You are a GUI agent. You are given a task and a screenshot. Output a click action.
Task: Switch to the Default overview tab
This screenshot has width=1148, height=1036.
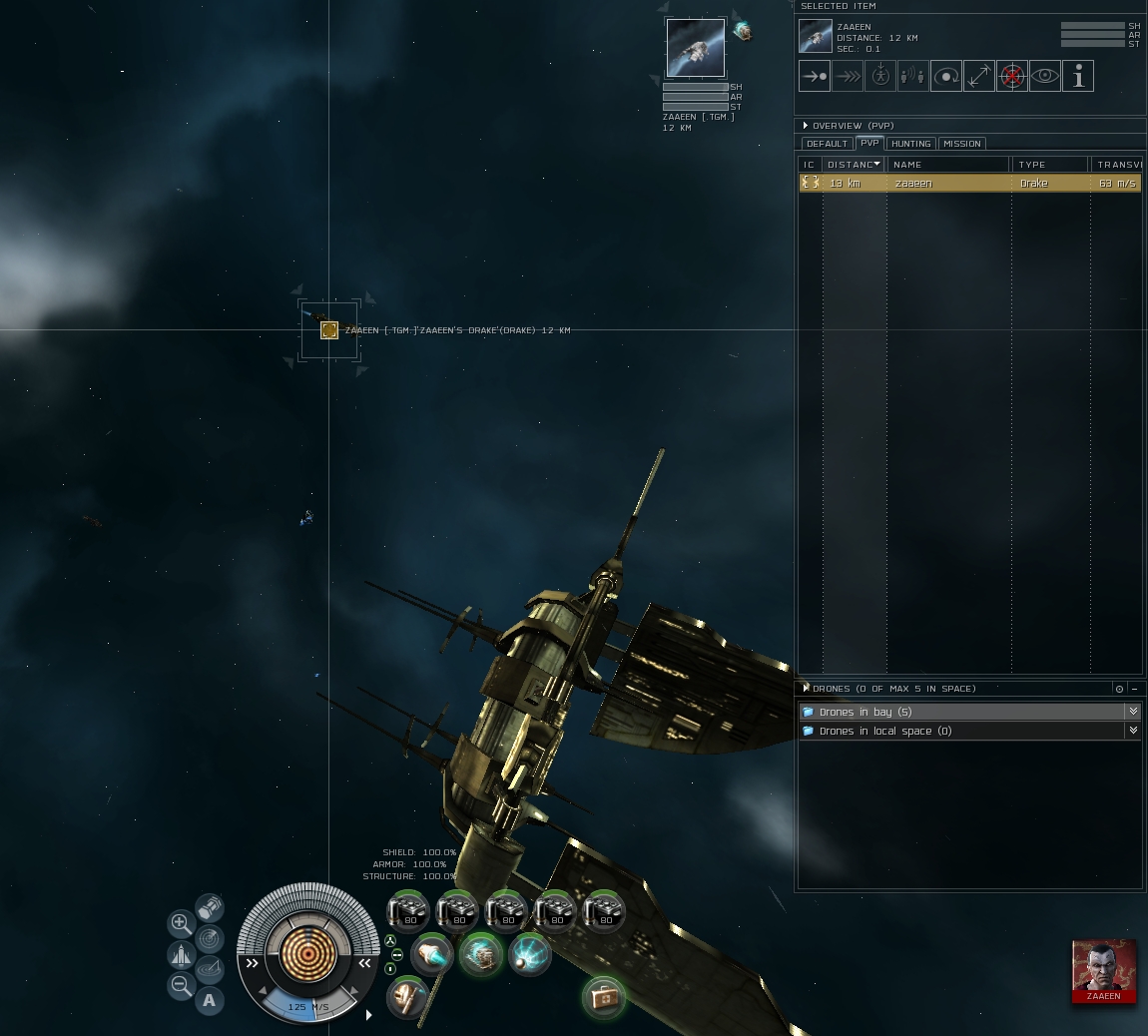coord(827,144)
